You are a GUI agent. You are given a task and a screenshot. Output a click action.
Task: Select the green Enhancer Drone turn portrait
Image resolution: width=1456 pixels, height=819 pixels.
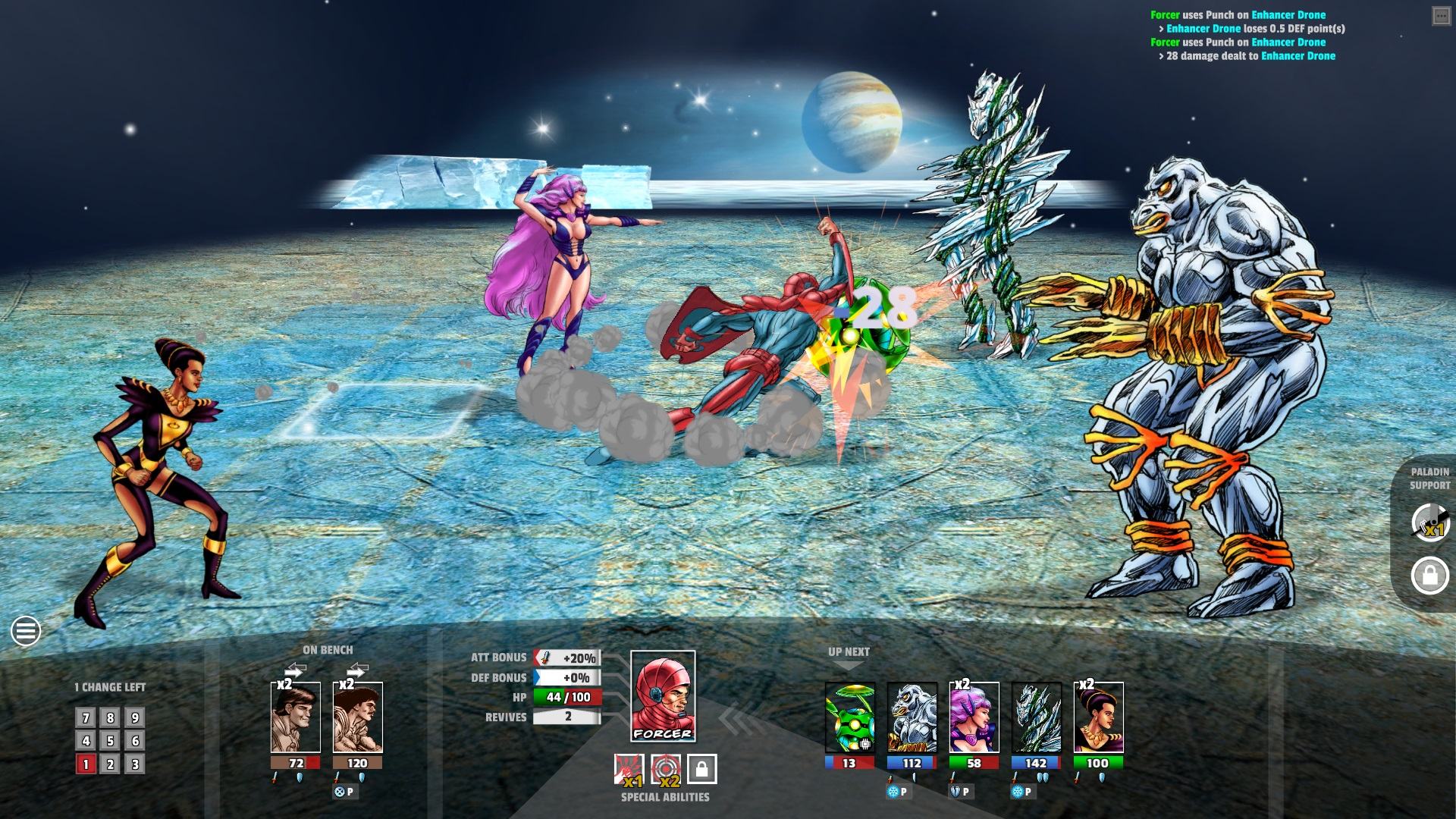click(x=849, y=717)
